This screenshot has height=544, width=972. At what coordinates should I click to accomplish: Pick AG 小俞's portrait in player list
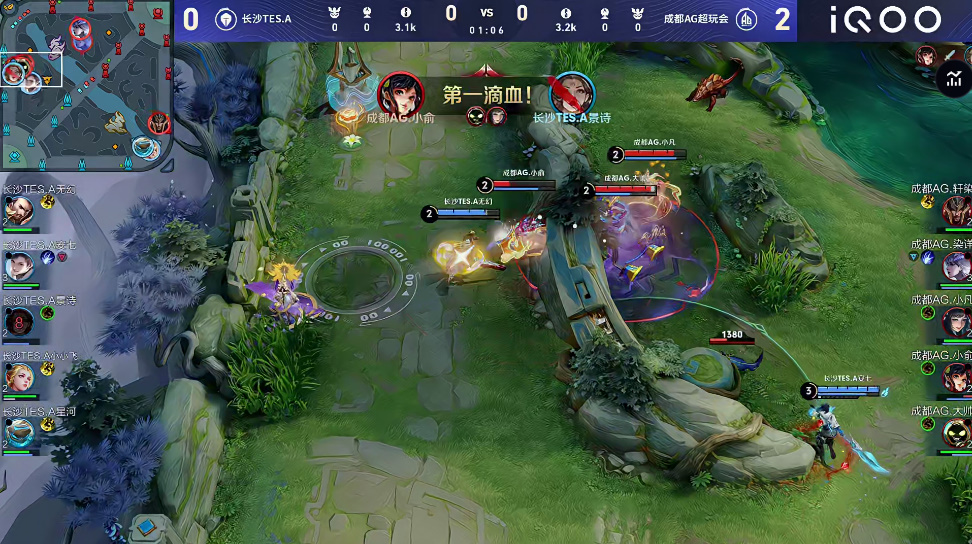coord(955,377)
